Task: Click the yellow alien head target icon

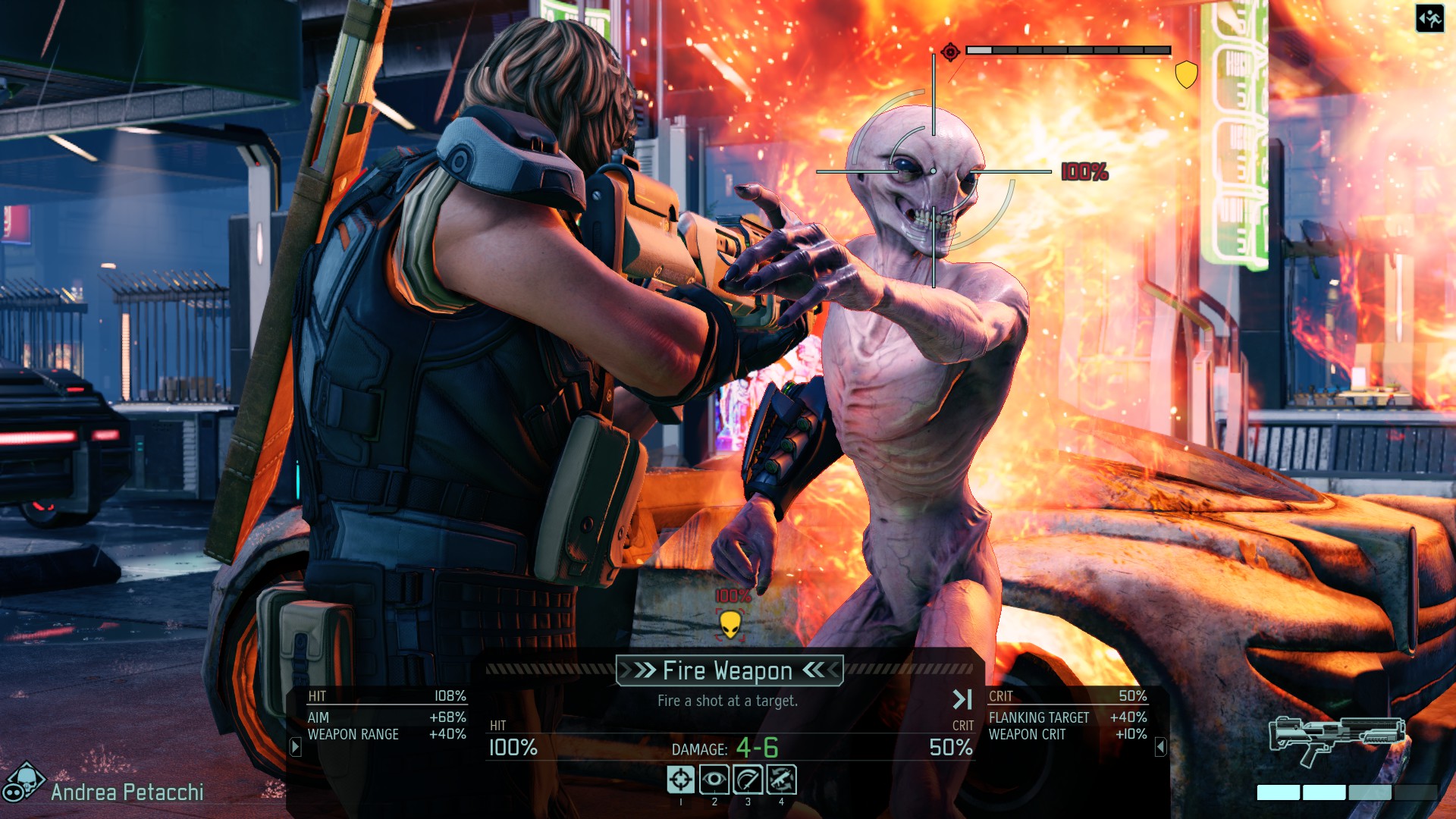Action: pos(730,624)
